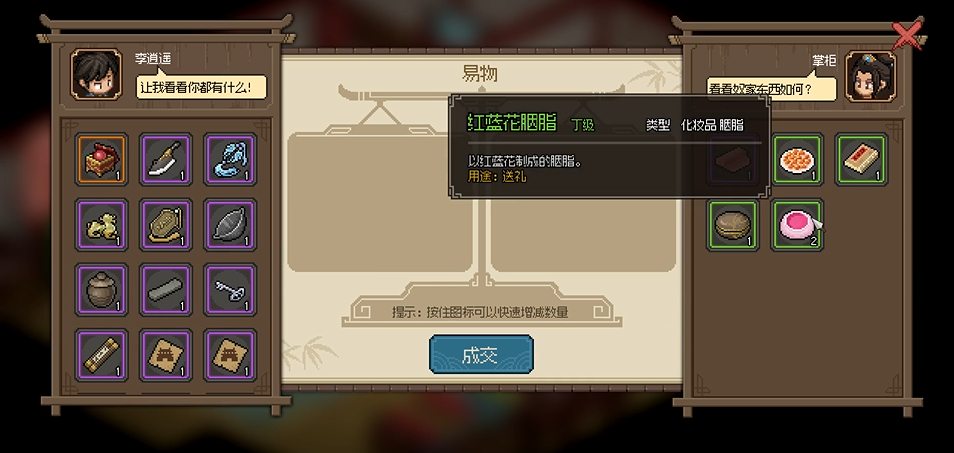Pick the cleaver knife from your inventory
The image size is (954, 453).
166,160
